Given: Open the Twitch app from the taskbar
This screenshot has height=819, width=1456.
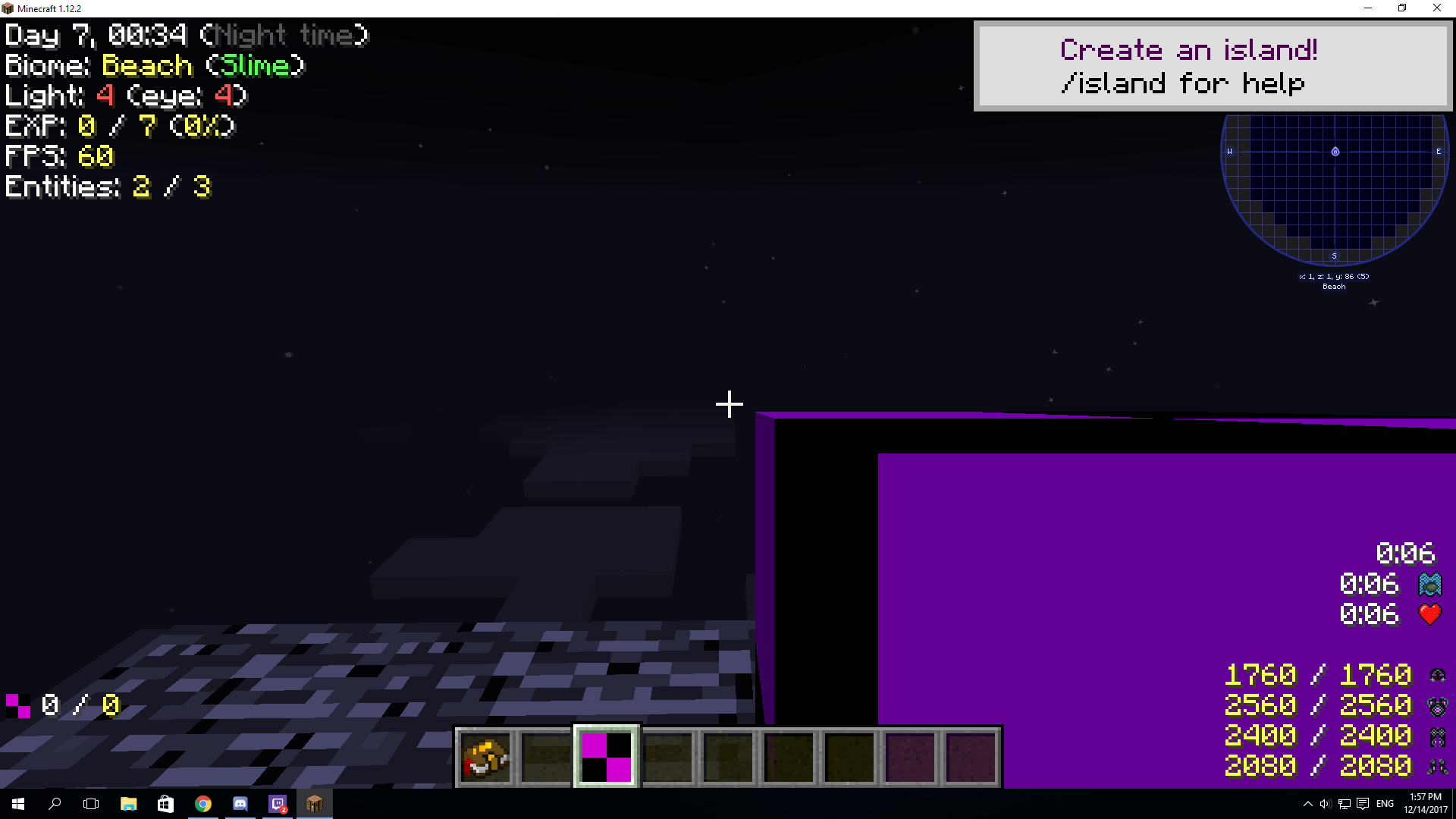Looking at the screenshot, I should coord(277,804).
